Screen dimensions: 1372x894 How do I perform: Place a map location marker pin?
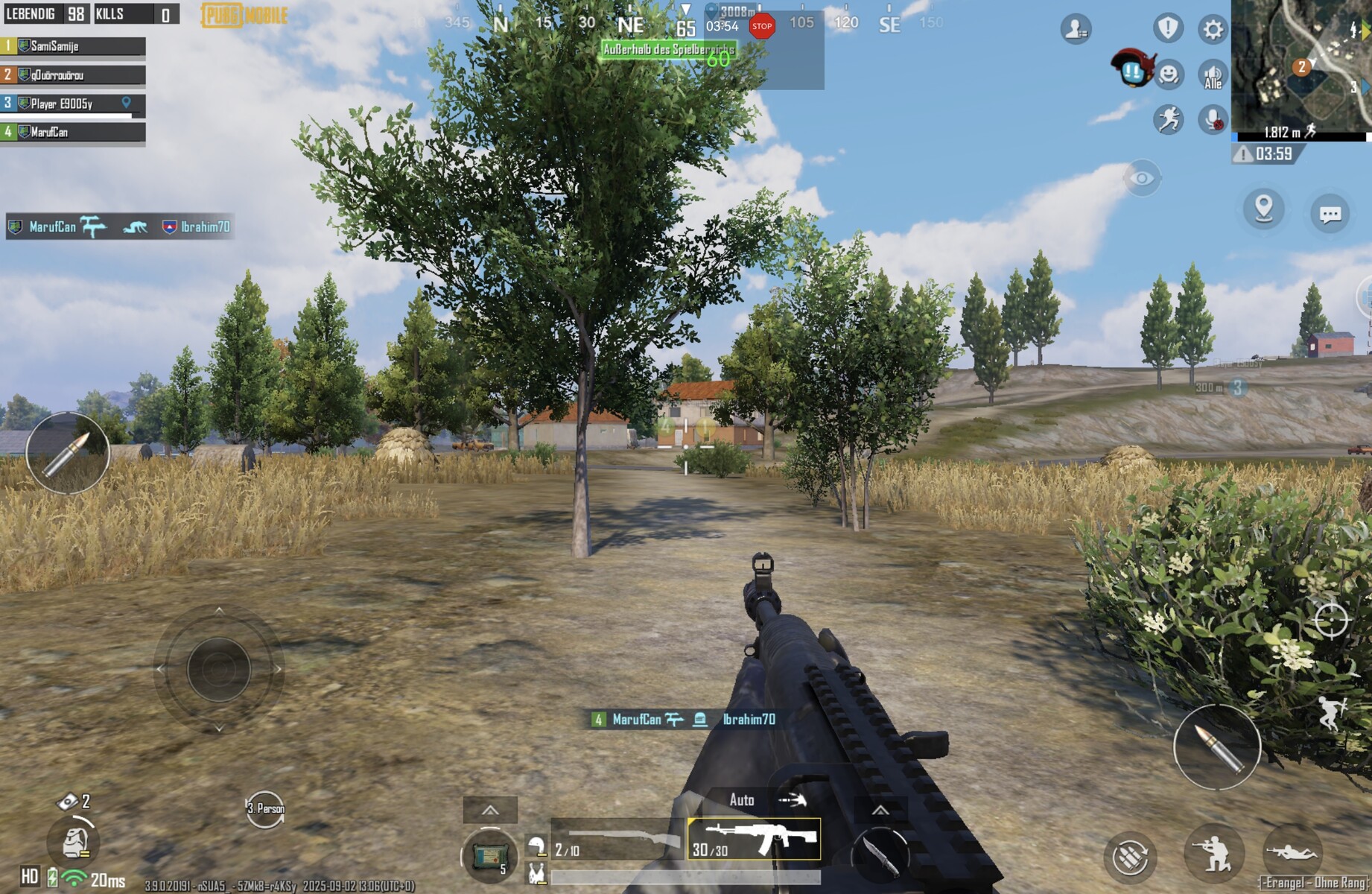click(x=1264, y=209)
